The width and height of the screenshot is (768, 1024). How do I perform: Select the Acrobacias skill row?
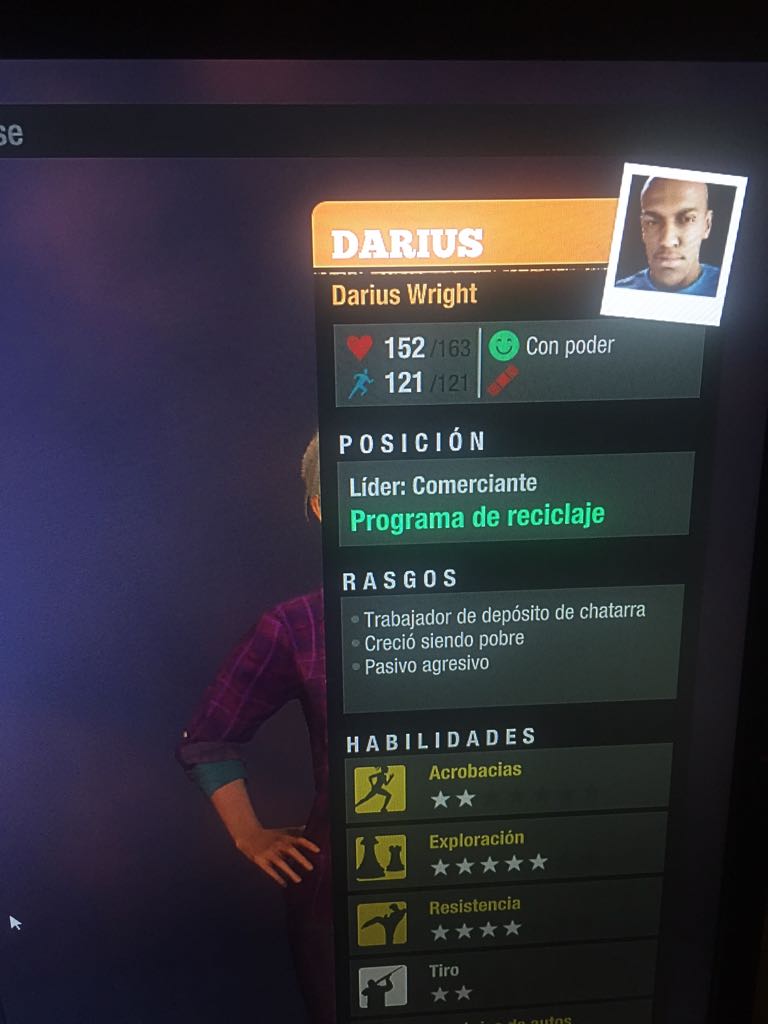point(510,785)
